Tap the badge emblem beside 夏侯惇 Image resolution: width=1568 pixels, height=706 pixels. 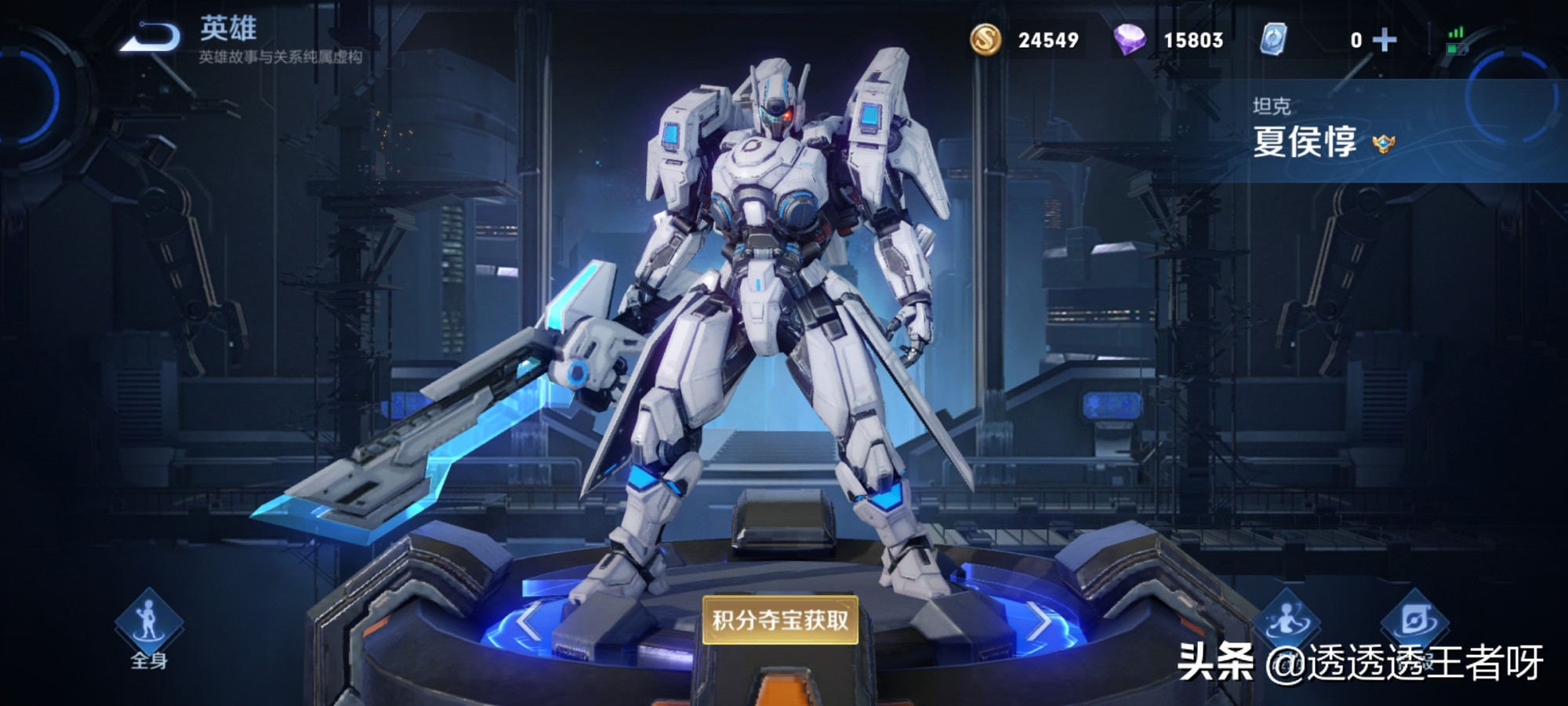[1384, 144]
